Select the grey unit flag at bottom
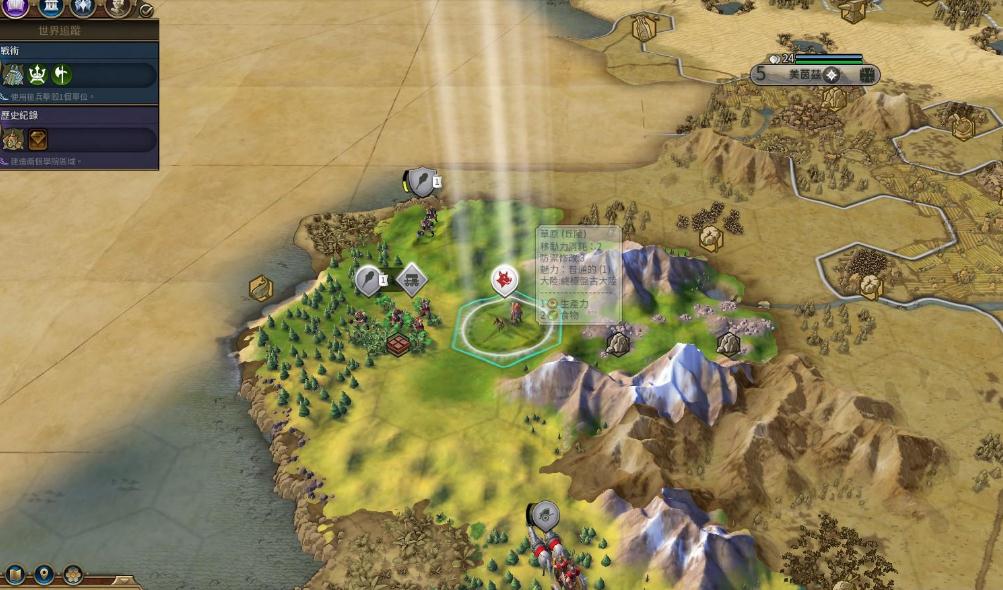 (544, 515)
